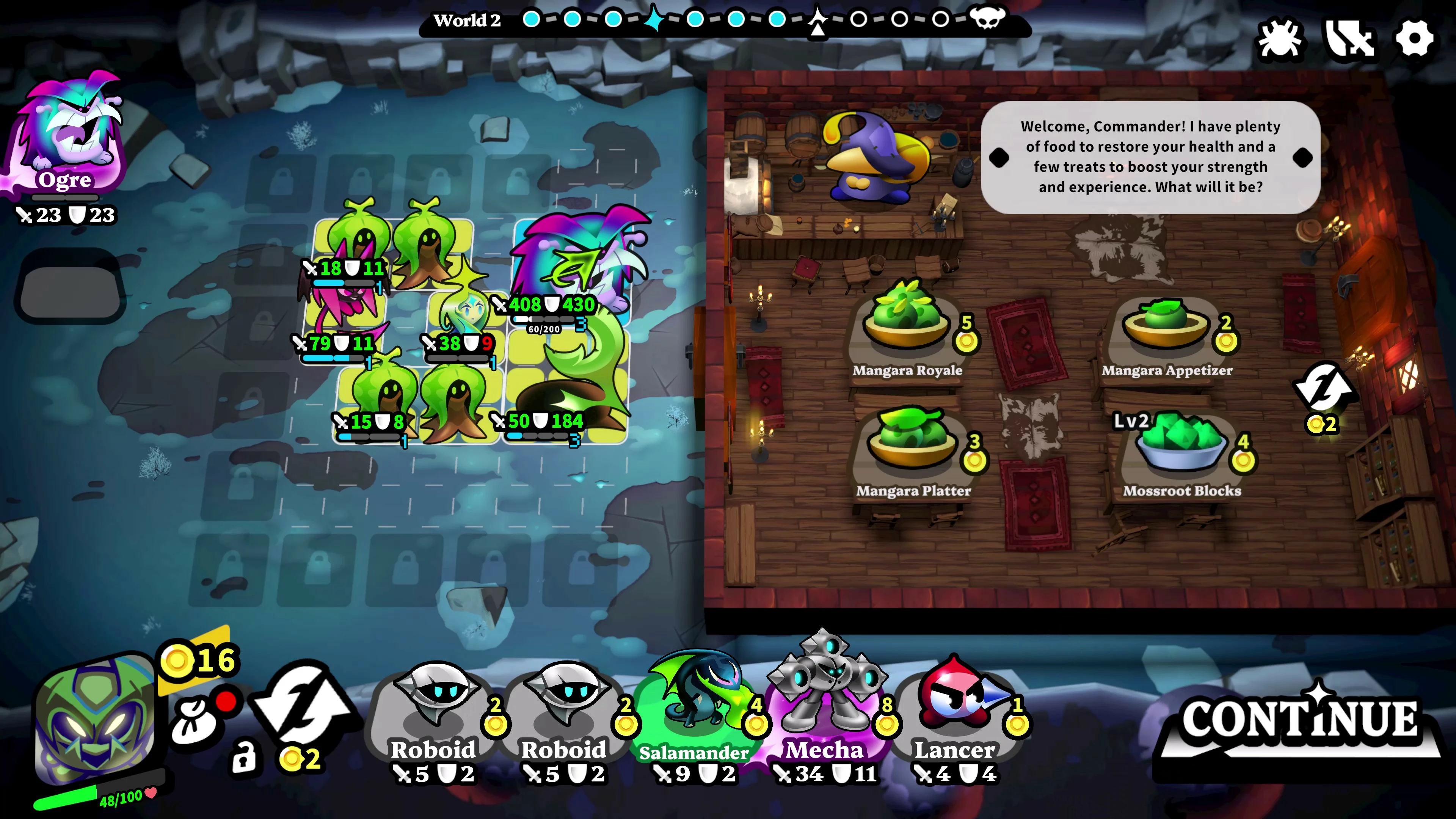Click the Continue button
Image resolution: width=1456 pixels, height=819 pixels.
coord(1299,721)
